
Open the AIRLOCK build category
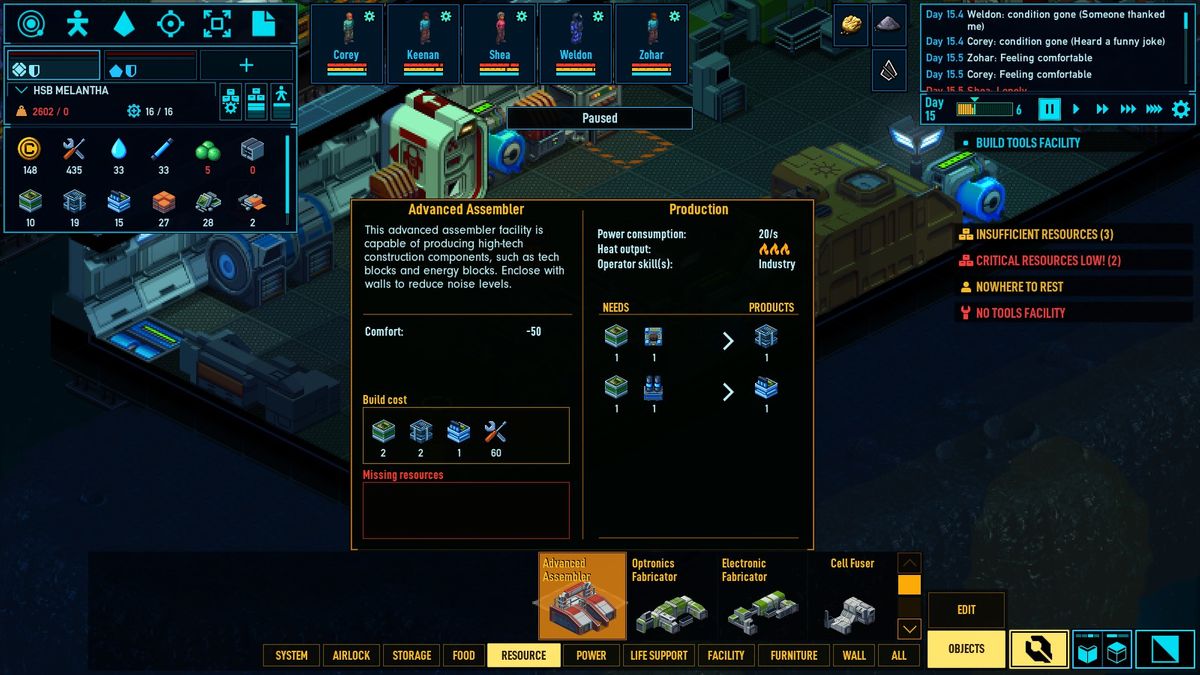pos(351,655)
